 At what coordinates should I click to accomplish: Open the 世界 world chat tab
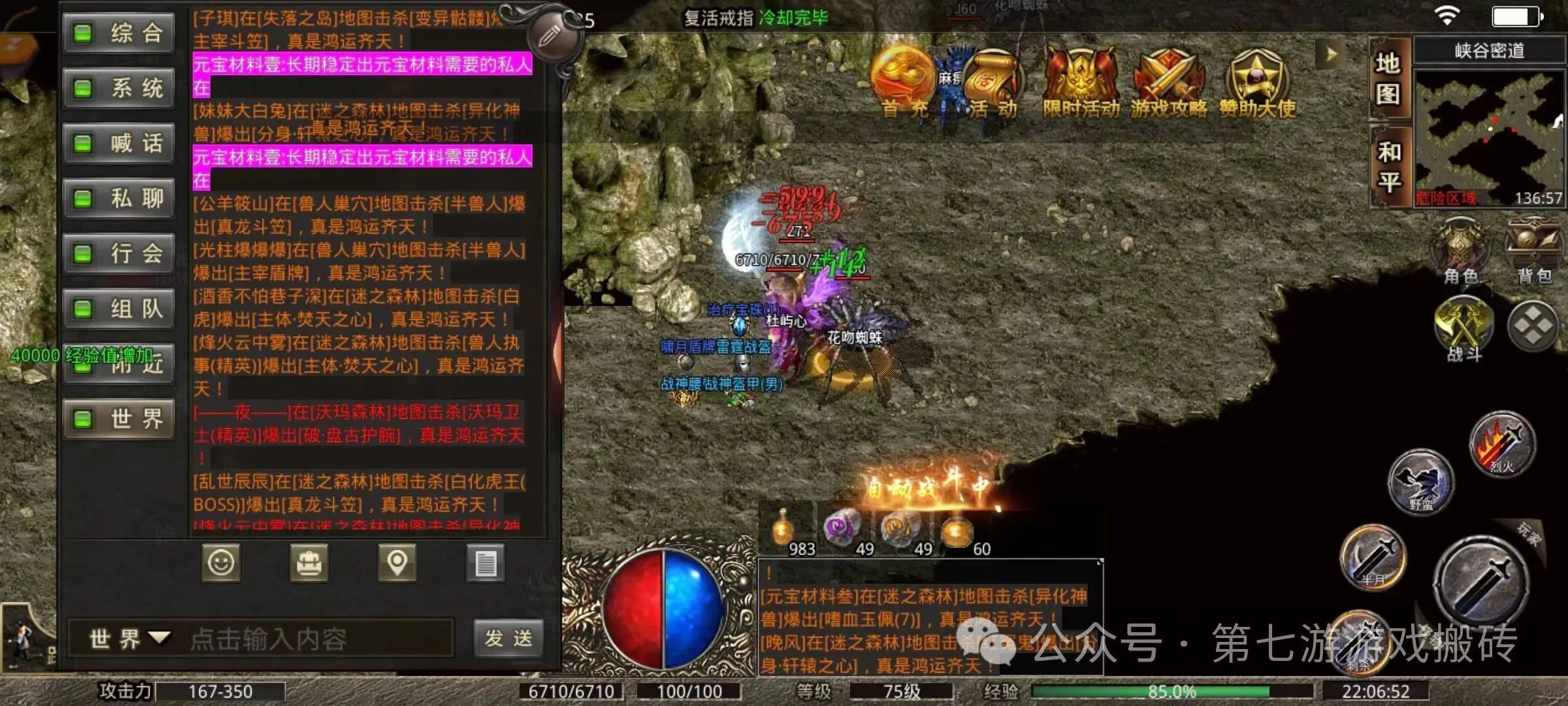pyautogui.click(x=119, y=418)
